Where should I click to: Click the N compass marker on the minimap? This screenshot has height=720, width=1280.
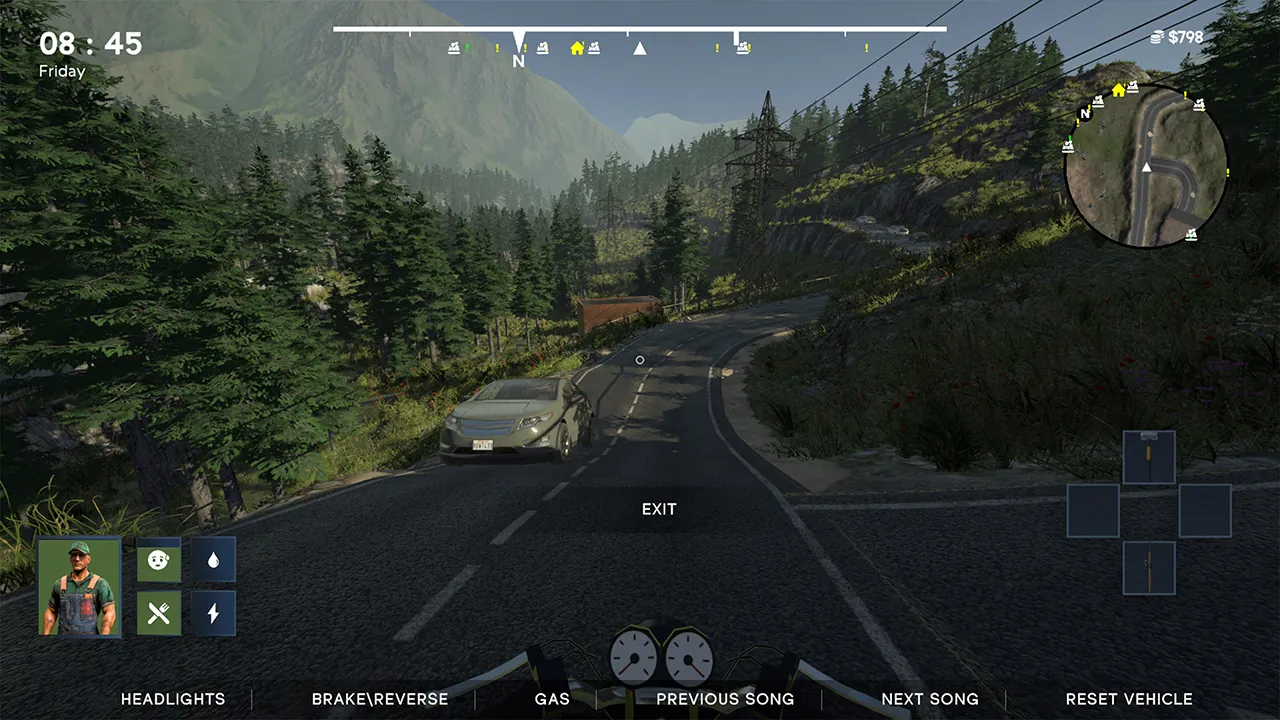point(1083,114)
